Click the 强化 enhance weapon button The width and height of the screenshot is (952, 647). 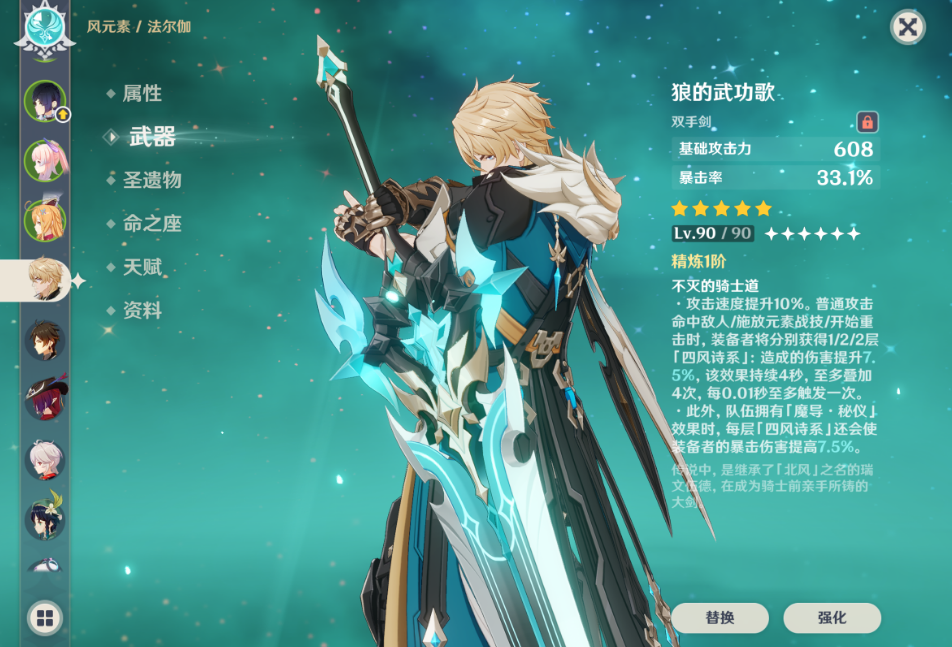(x=832, y=618)
